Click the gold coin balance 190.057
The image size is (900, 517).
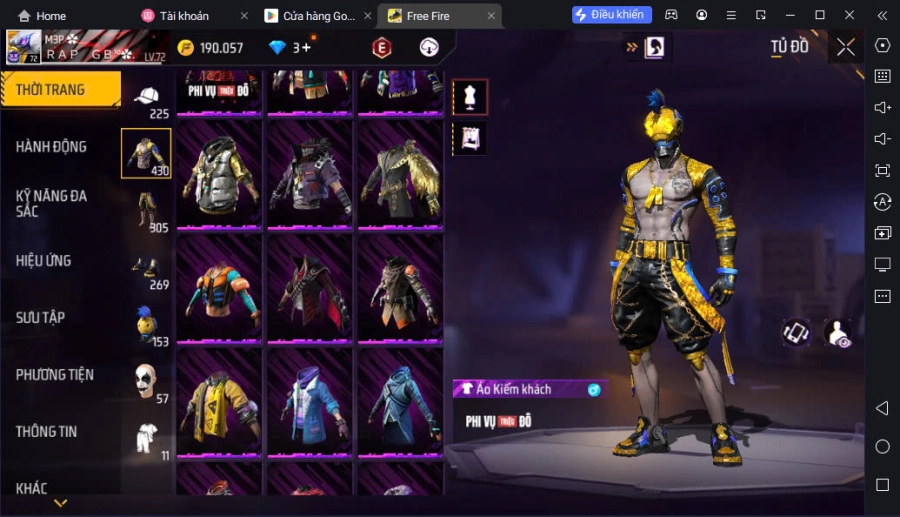[x=210, y=48]
